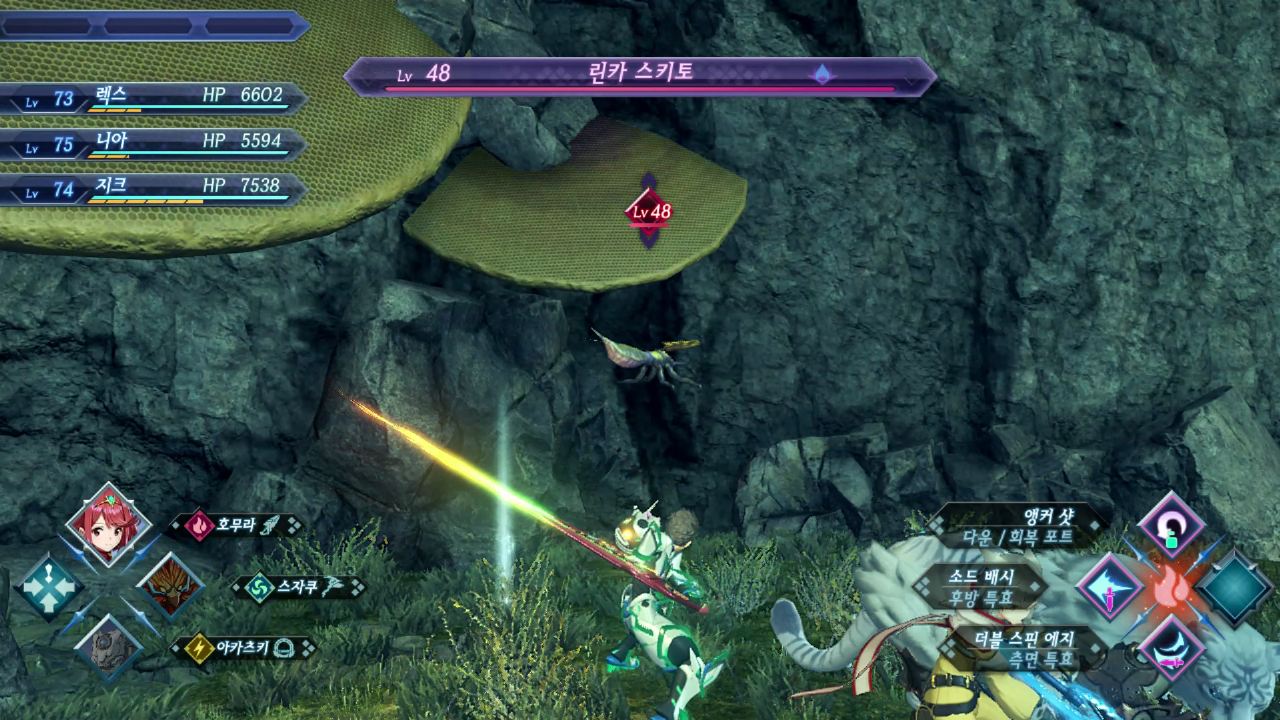1280x720 pixels.
Task: Switch to the orange feathered blade portrait
Action: coord(169,585)
